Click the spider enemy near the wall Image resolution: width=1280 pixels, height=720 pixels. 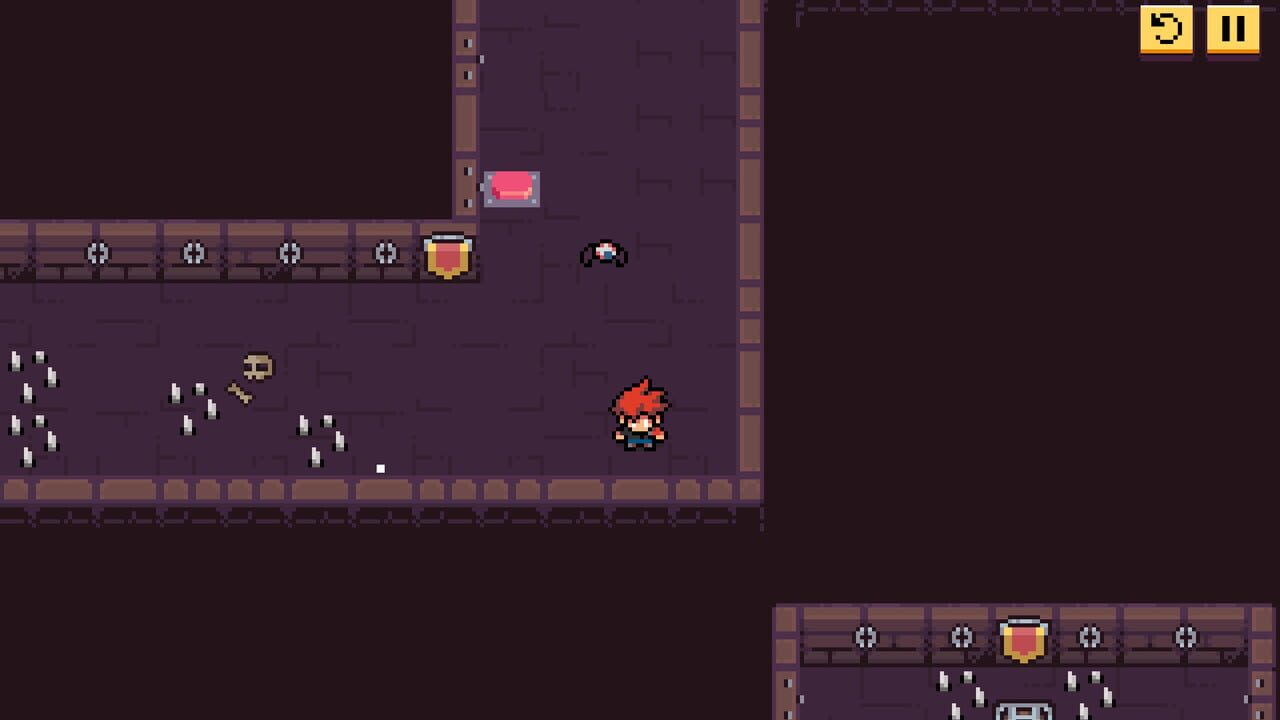click(605, 253)
